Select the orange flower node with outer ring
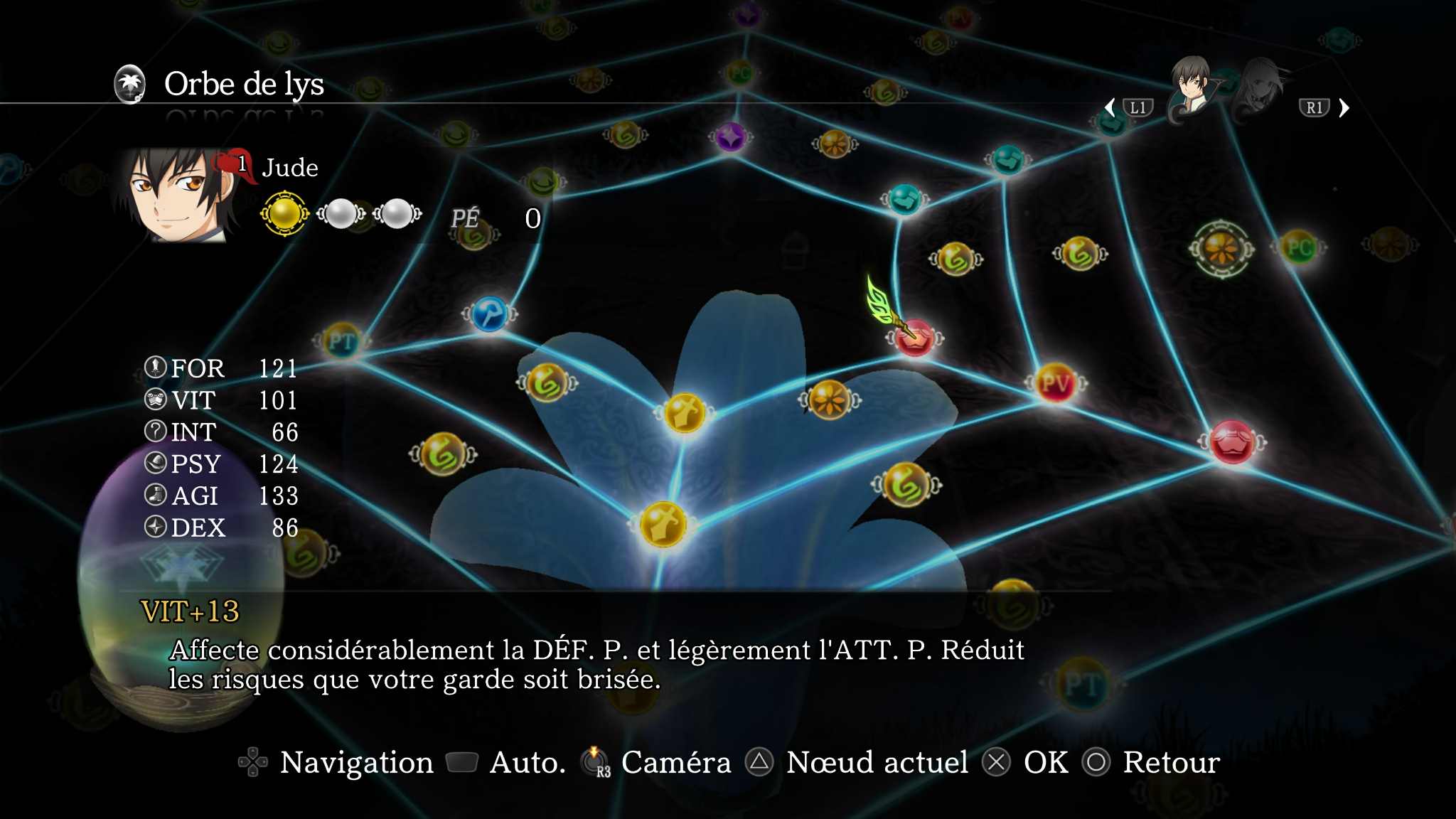 click(x=1221, y=249)
